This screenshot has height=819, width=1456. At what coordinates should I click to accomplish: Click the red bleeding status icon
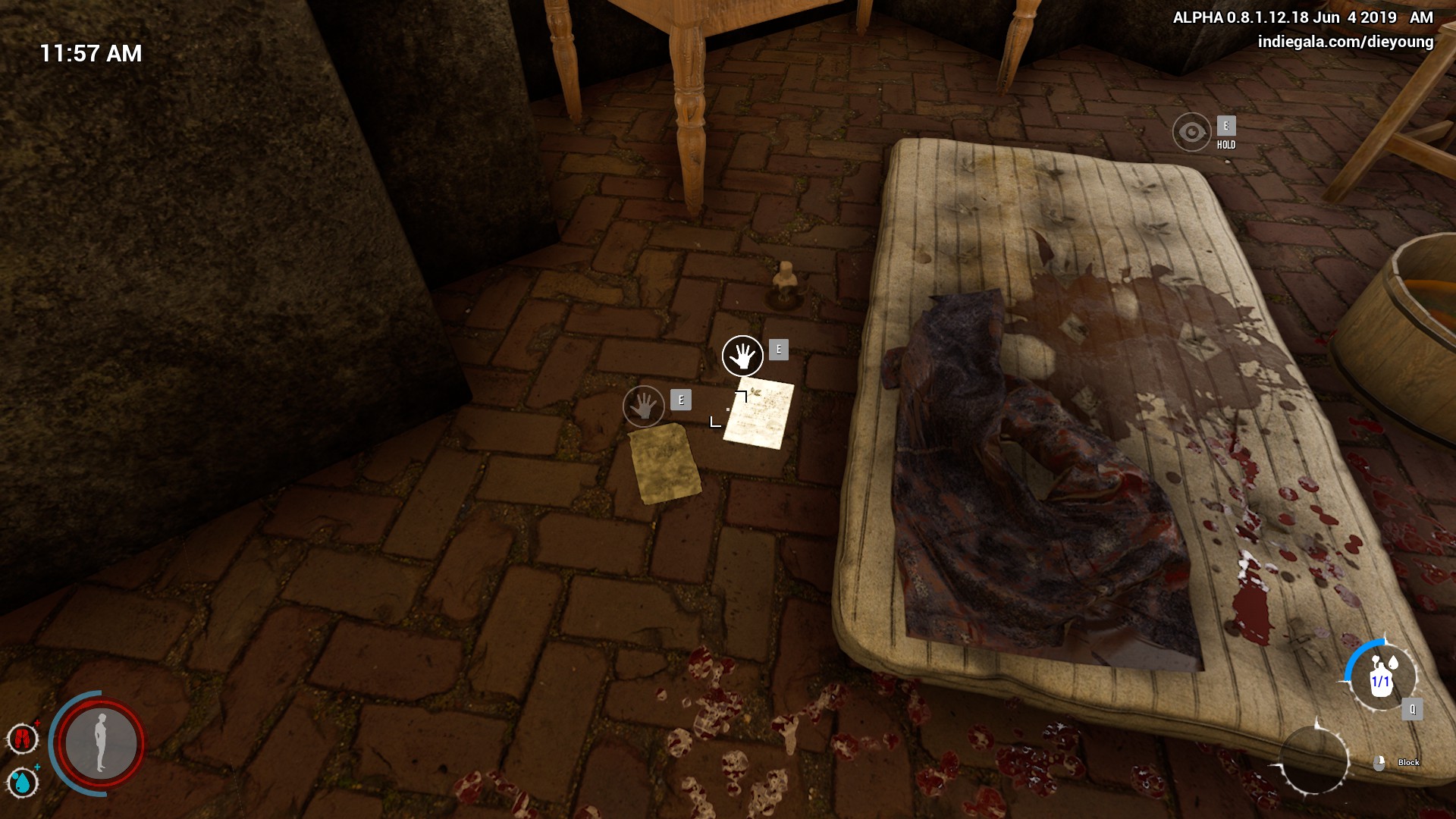[x=22, y=738]
